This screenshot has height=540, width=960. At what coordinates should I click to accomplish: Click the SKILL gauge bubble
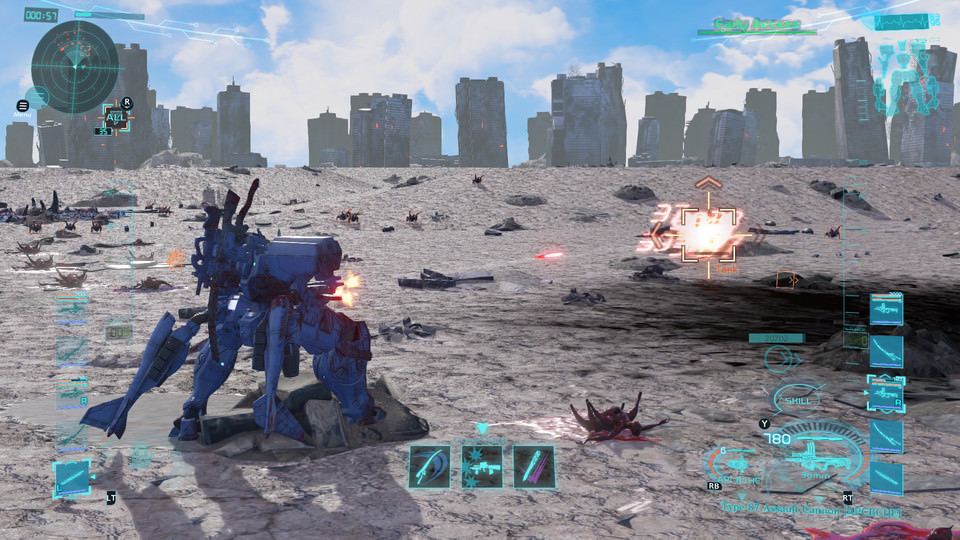coord(798,399)
